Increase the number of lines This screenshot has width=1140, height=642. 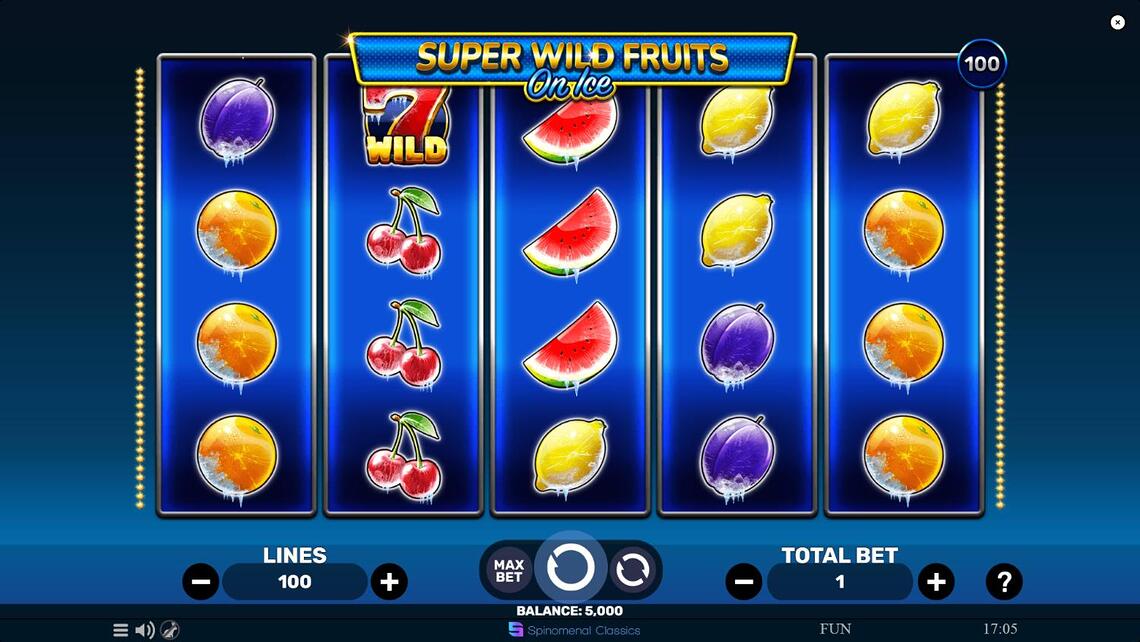coord(389,581)
